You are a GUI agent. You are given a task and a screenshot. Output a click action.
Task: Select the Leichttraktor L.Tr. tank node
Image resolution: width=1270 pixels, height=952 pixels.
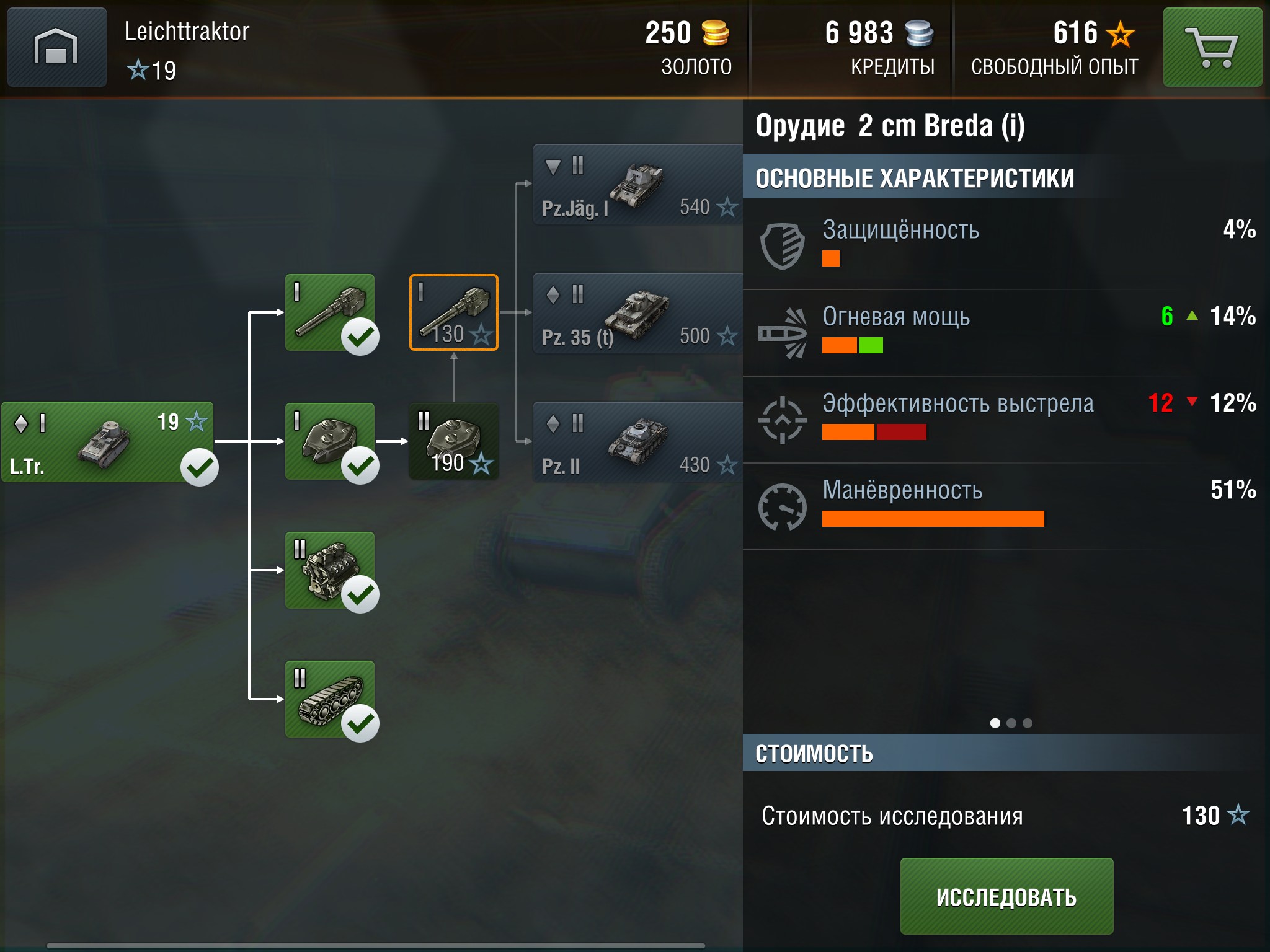(x=107, y=442)
